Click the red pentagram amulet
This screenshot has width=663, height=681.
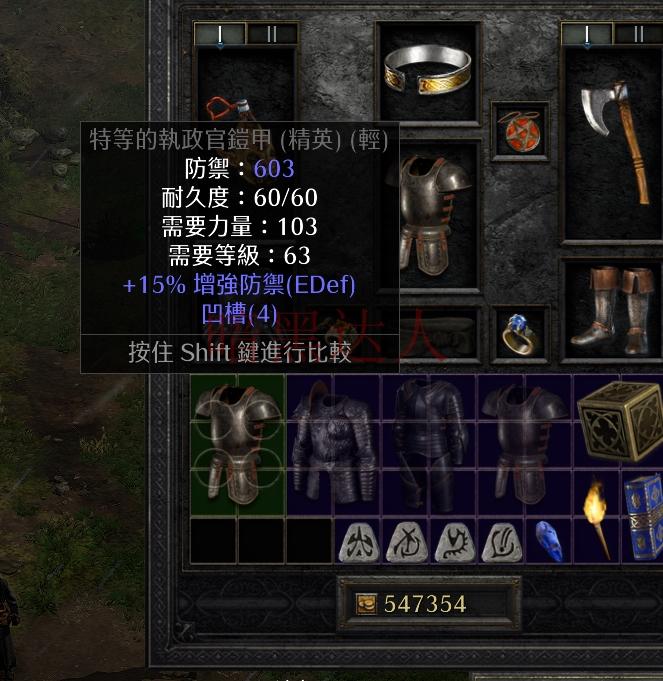(519, 131)
